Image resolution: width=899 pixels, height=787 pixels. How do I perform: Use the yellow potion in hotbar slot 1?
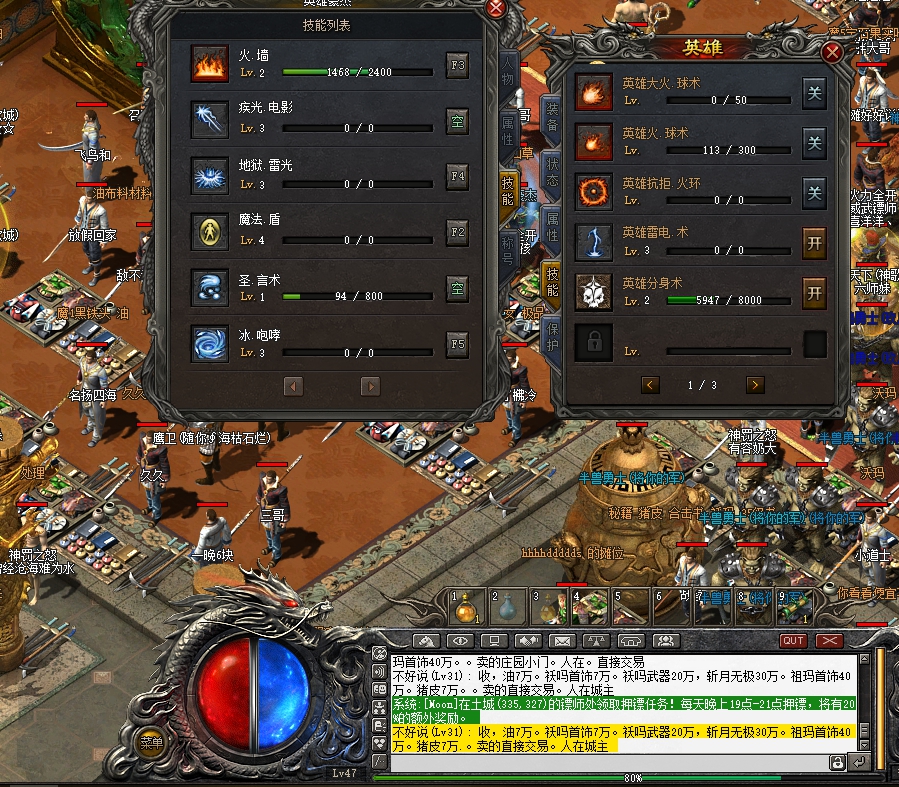(464, 606)
